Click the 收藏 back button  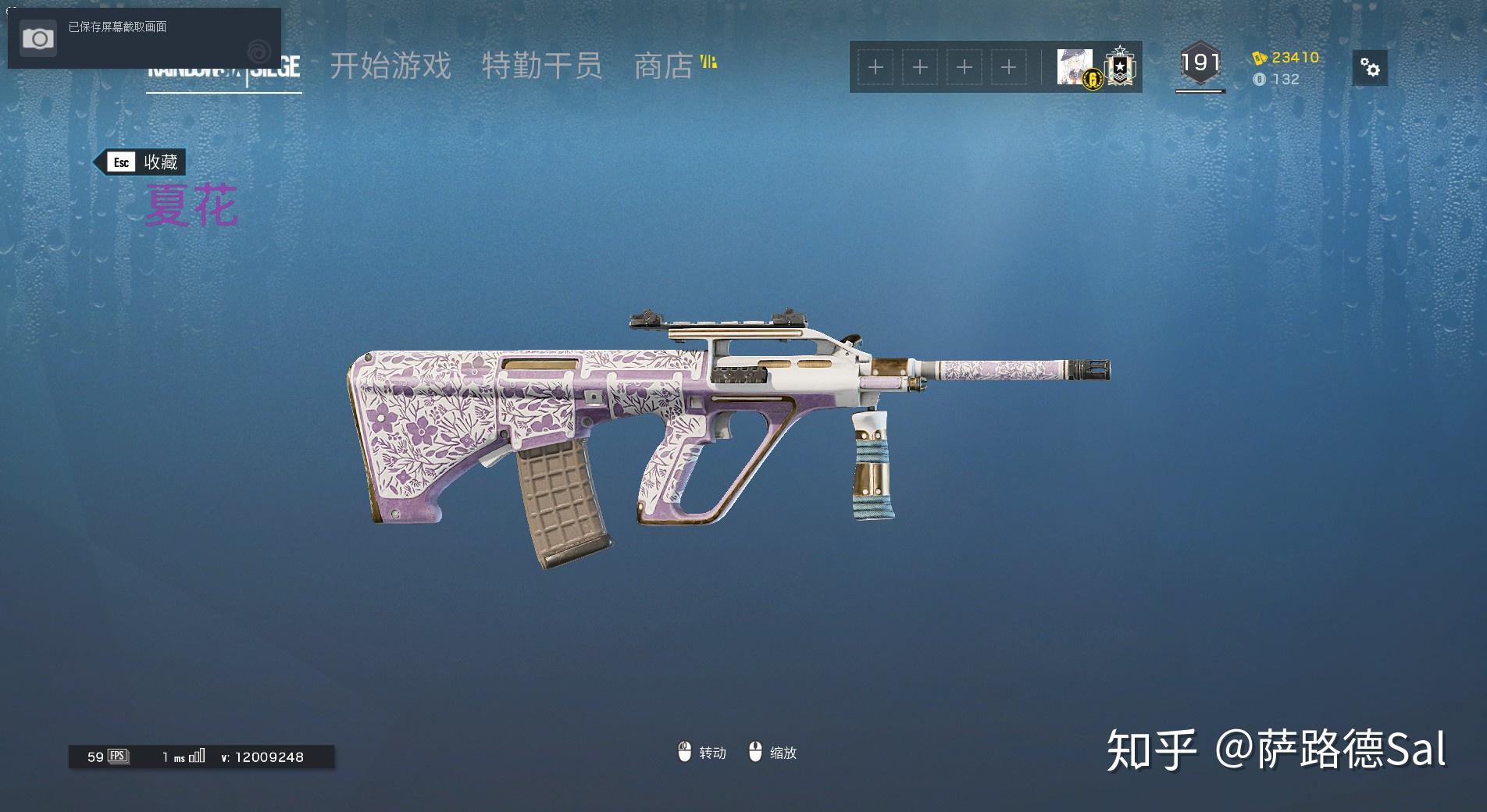[141, 162]
